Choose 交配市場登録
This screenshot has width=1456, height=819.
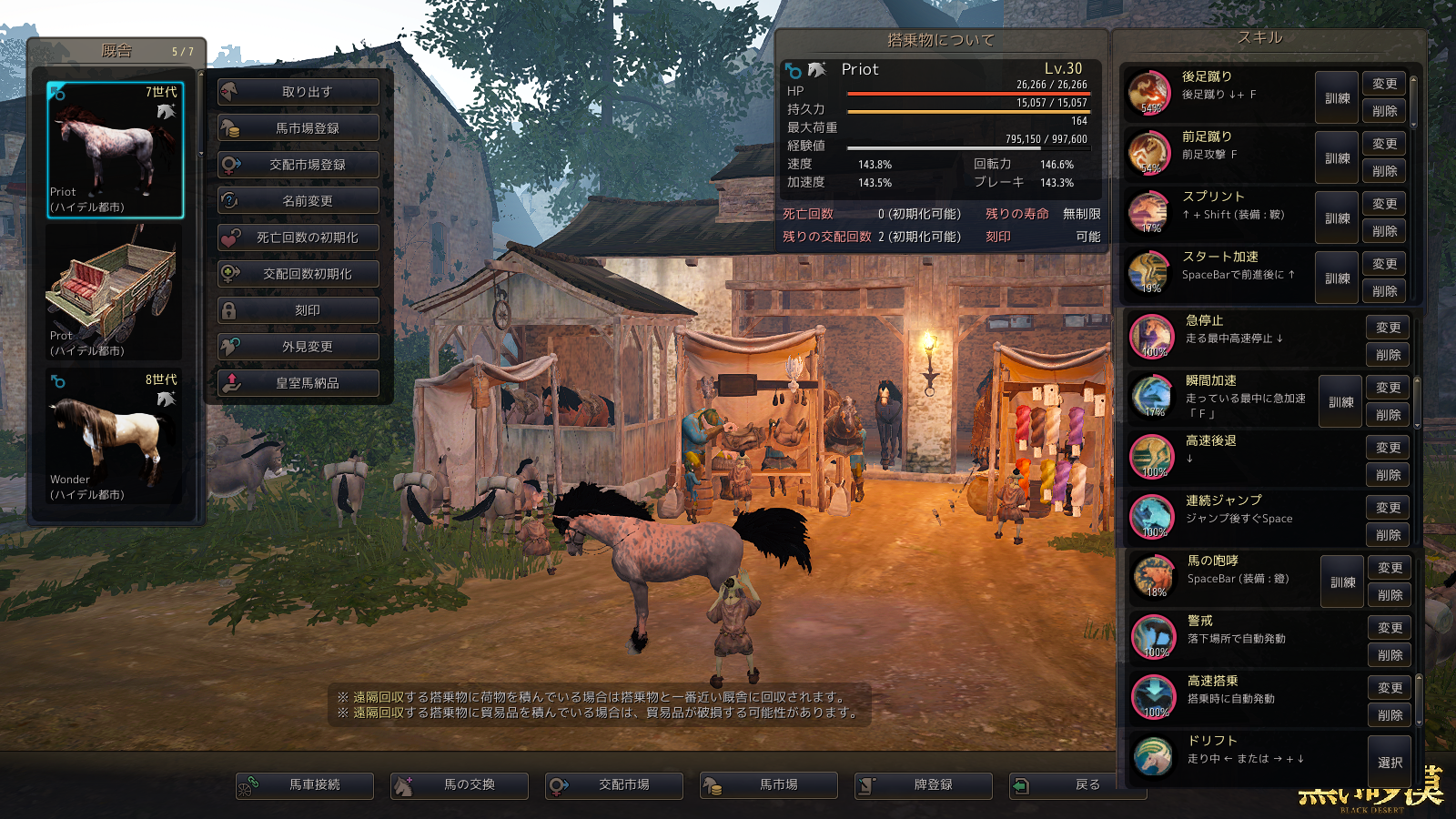coord(298,165)
